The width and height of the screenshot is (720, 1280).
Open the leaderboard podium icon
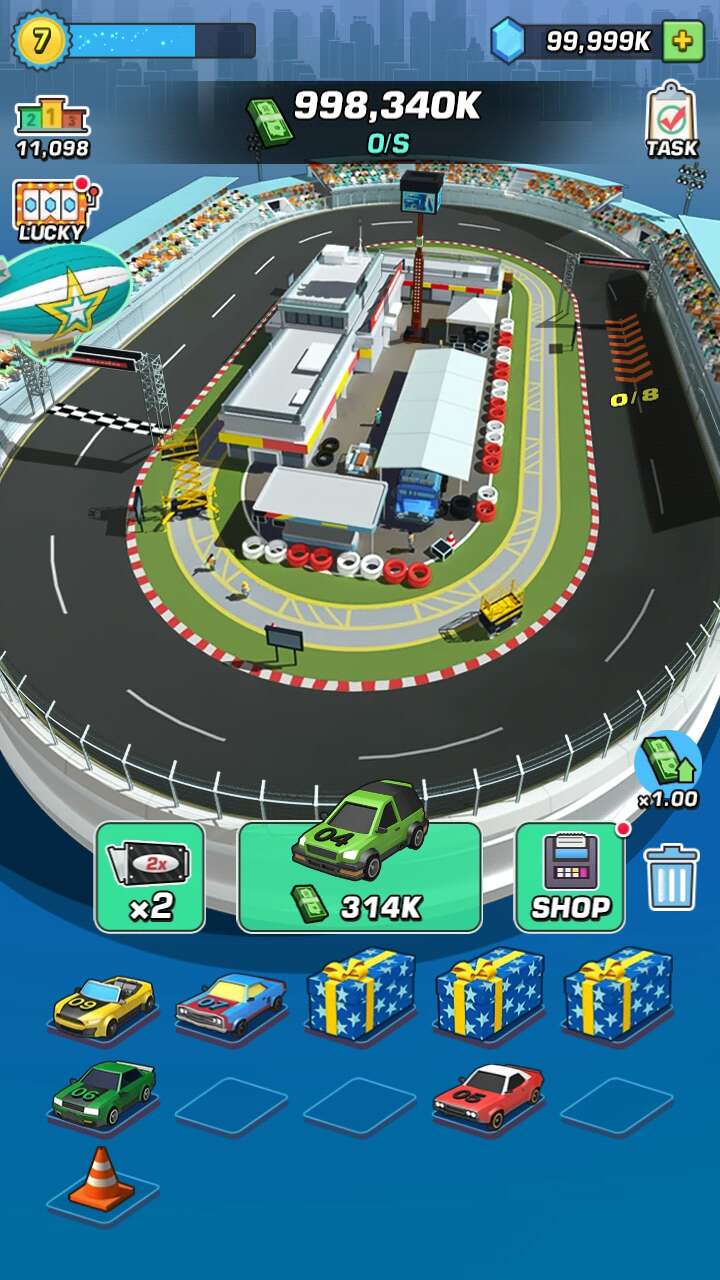click(52, 127)
